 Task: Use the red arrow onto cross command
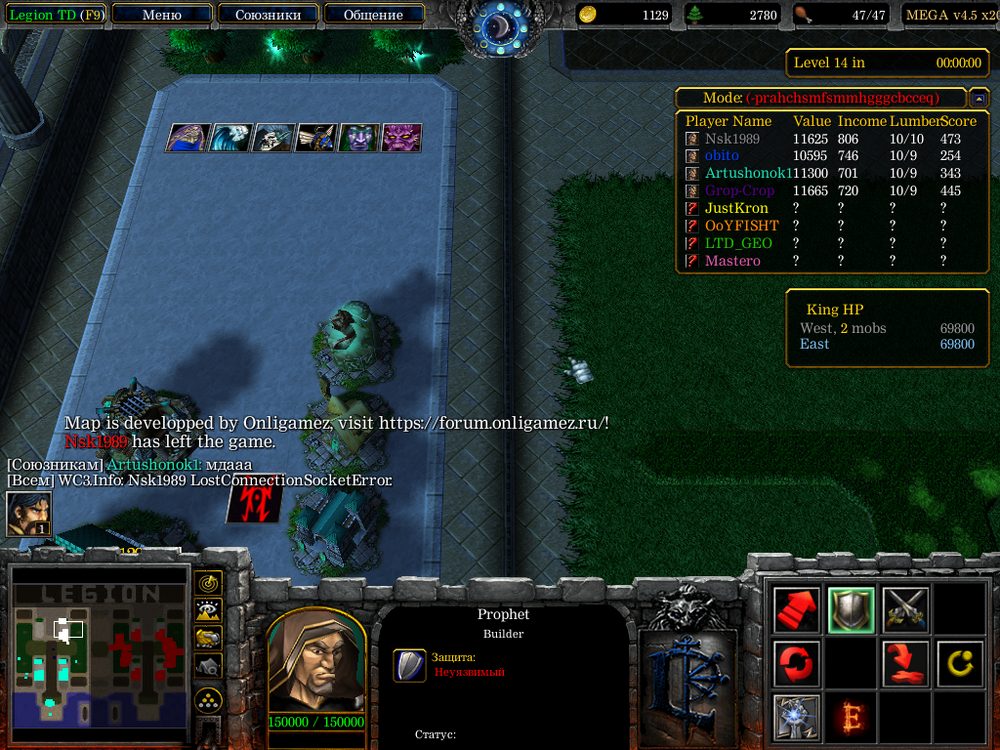(x=906, y=663)
